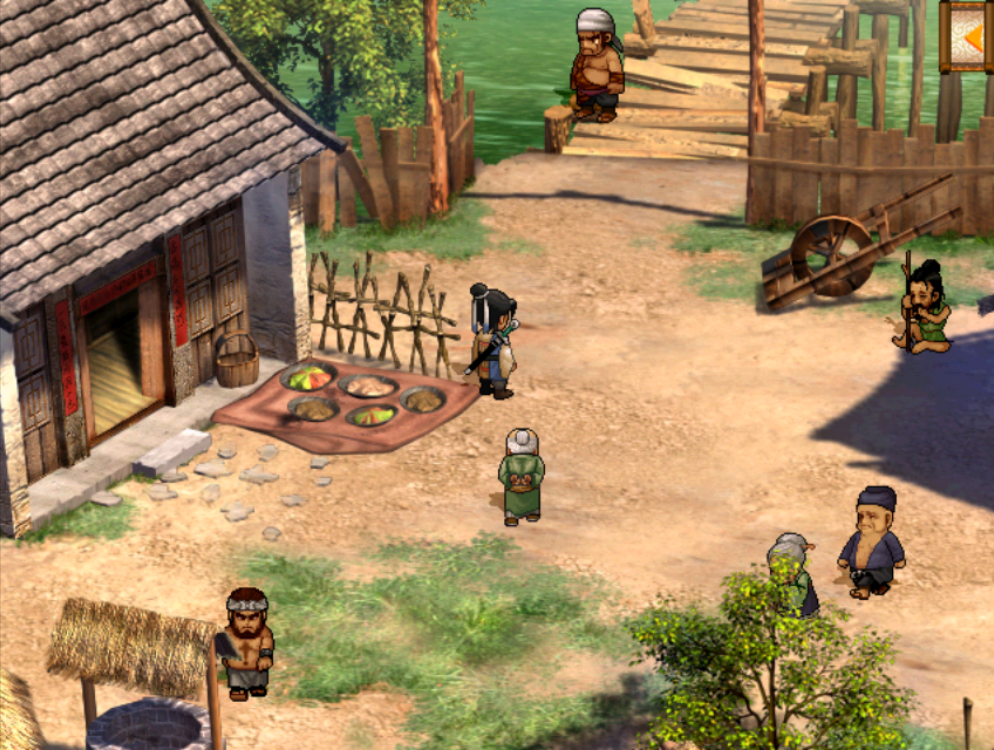Expand the scroll menu with orange arrow
The width and height of the screenshot is (994, 750).
(968, 36)
